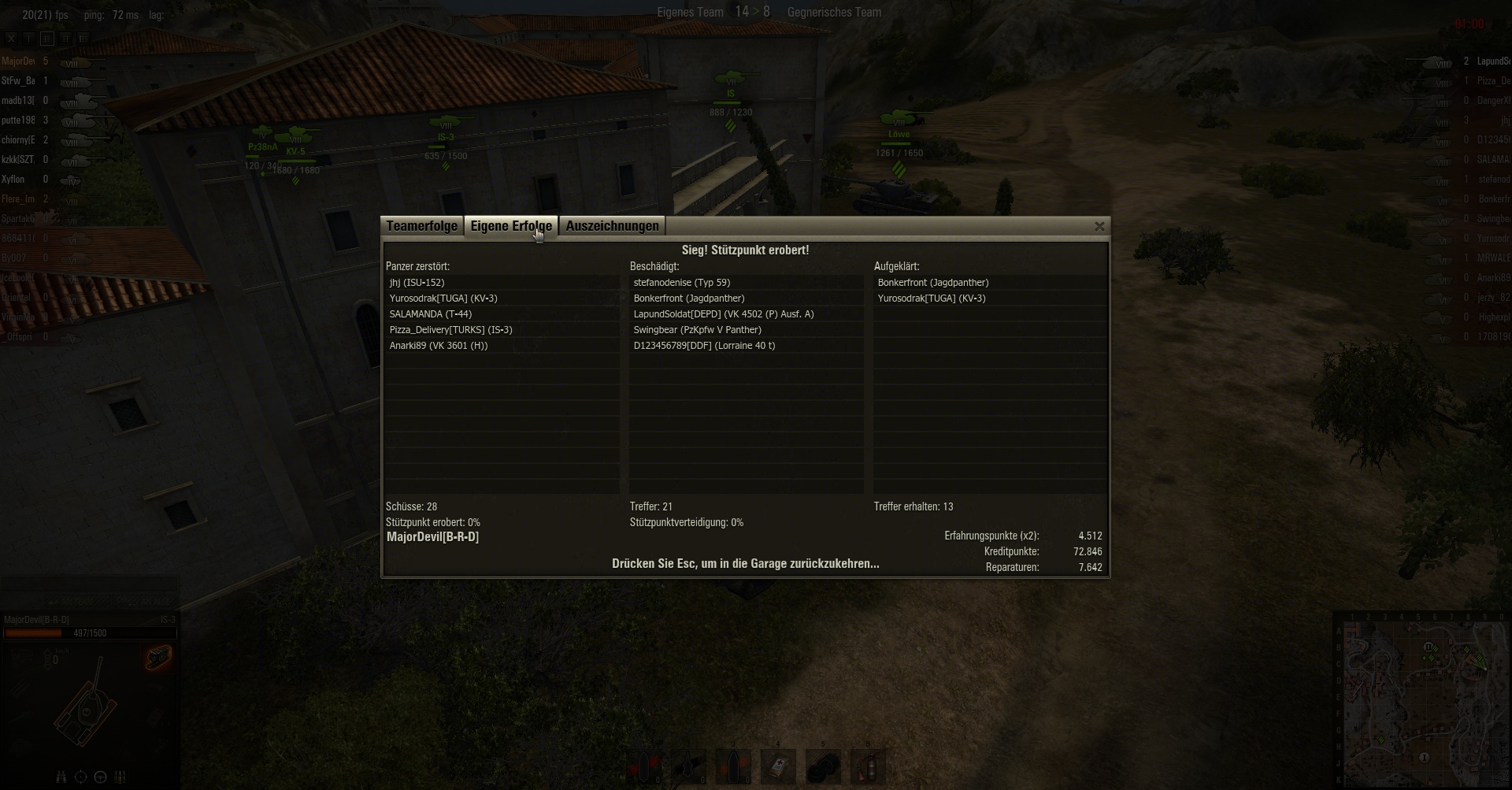Close the battle results window
The width and height of the screenshot is (1512, 790).
[x=1099, y=227]
